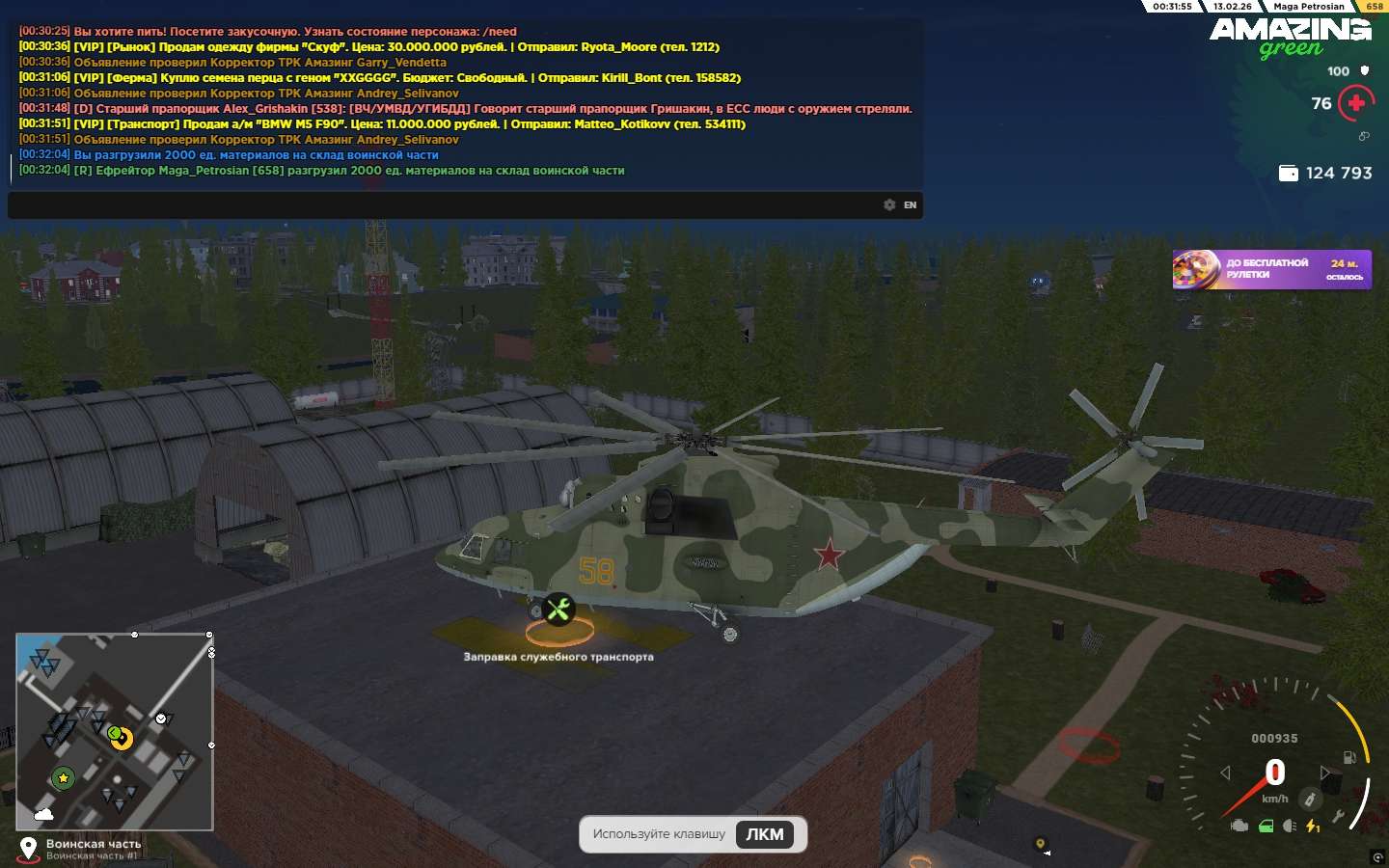Screen dimensions: 1389x868
Task: Toggle the EN chat language indicator
Action: click(910, 204)
